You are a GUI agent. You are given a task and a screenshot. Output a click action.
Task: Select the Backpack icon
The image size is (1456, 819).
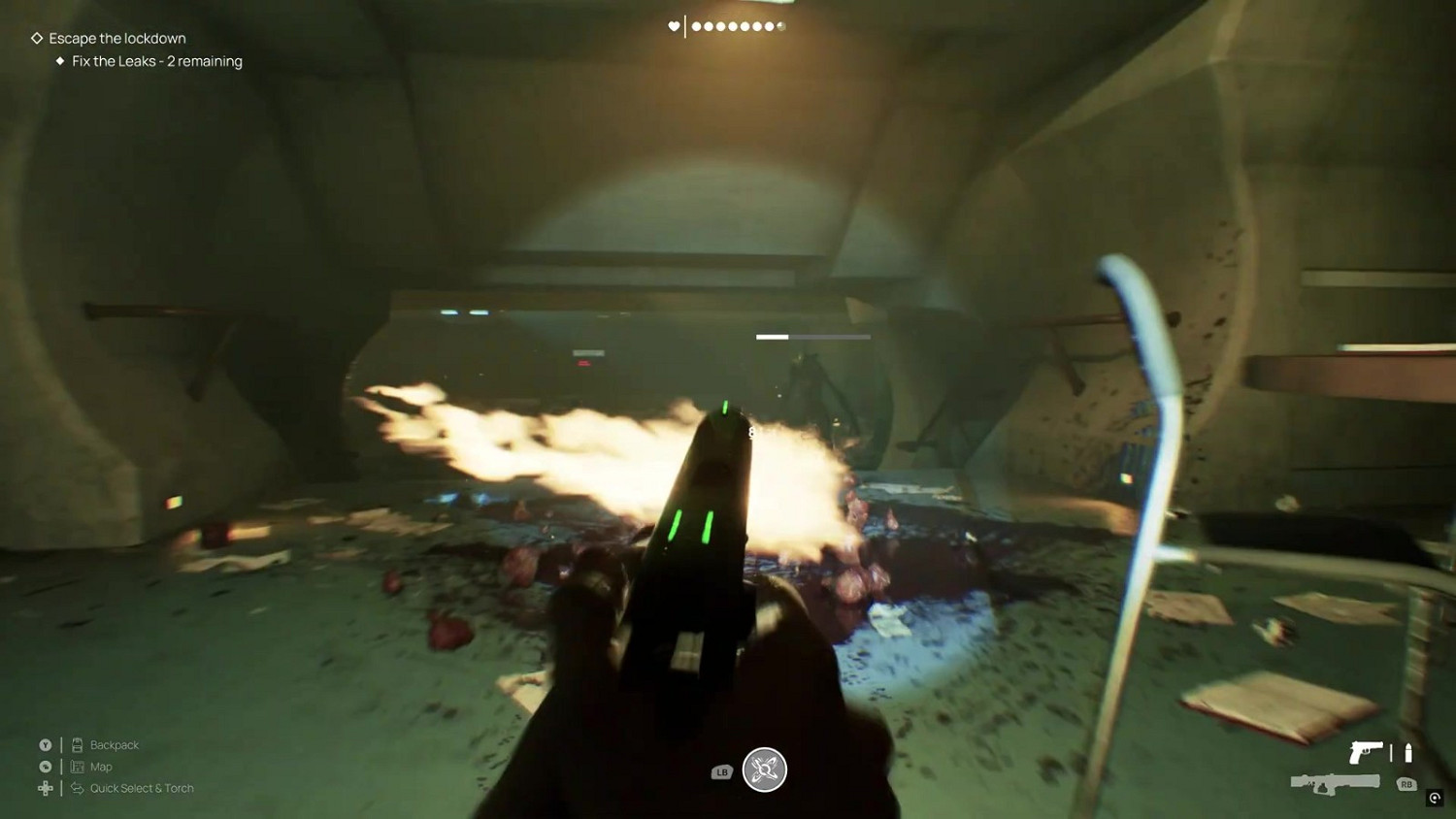tap(77, 744)
